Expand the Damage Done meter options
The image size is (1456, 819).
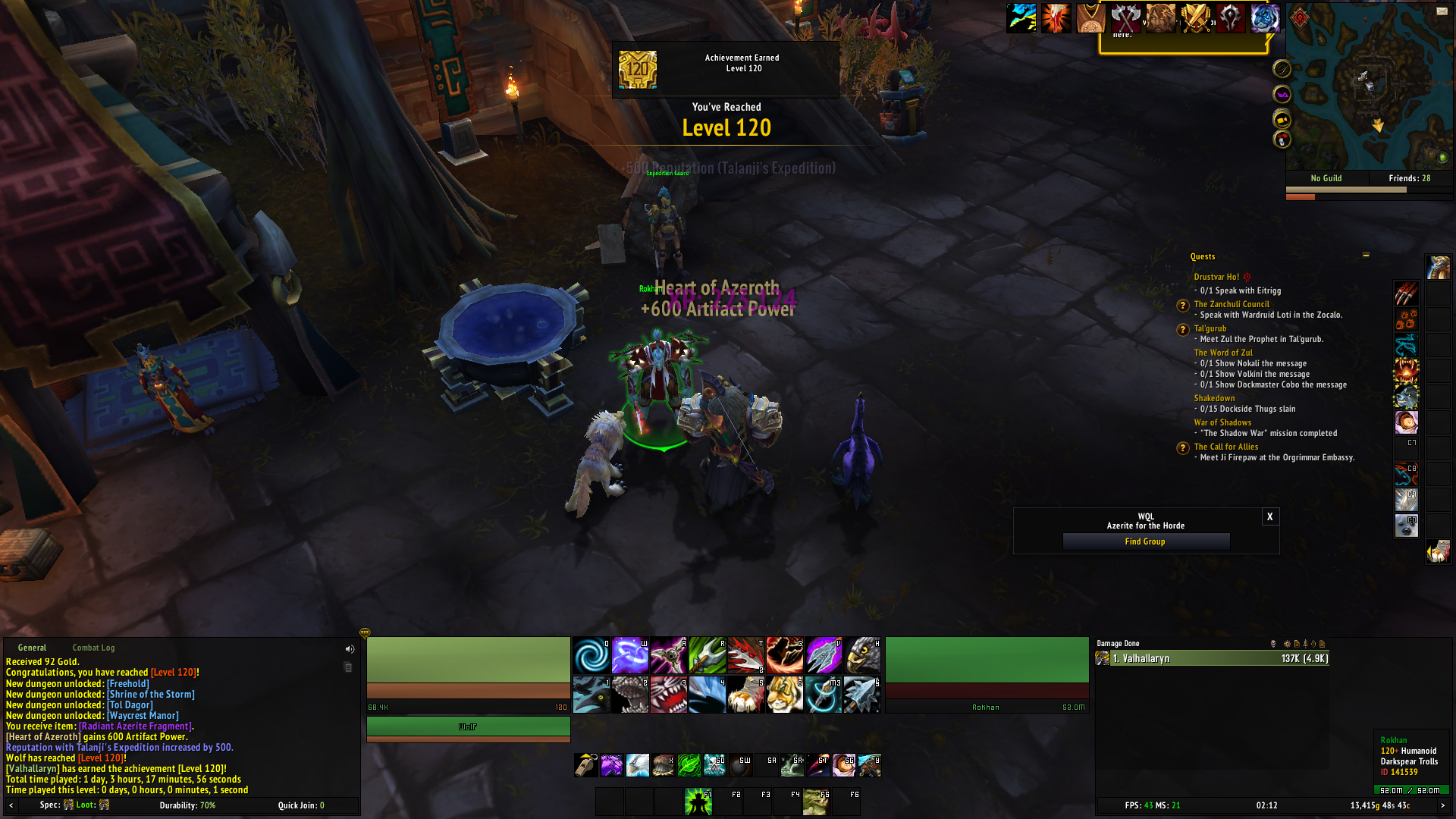1287,644
